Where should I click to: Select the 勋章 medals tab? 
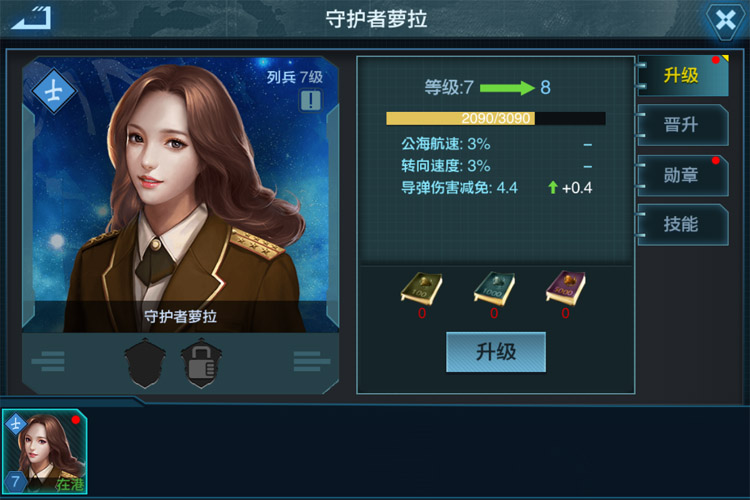[x=682, y=175]
